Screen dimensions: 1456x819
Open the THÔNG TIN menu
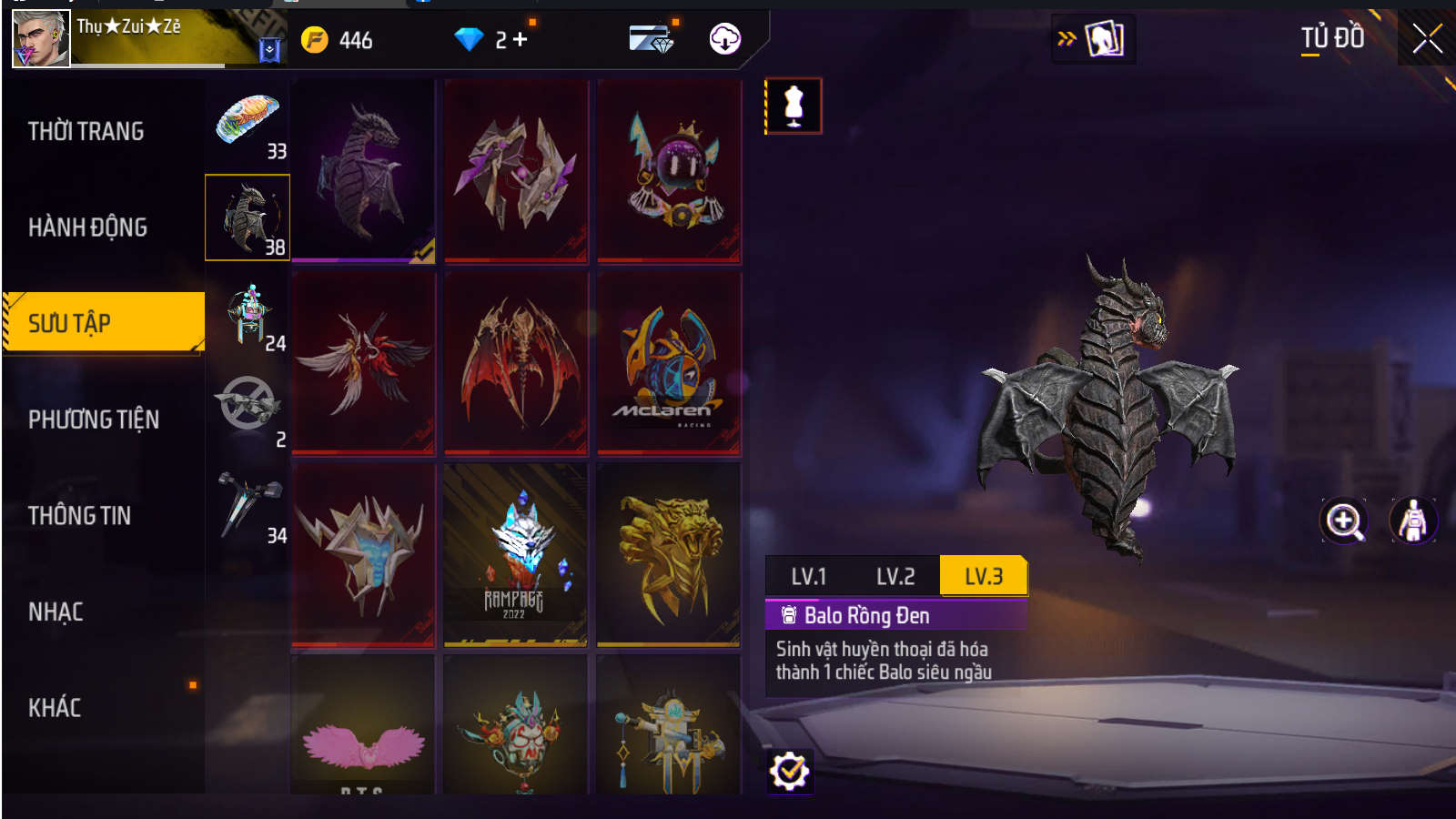click(x=79, y=516)
